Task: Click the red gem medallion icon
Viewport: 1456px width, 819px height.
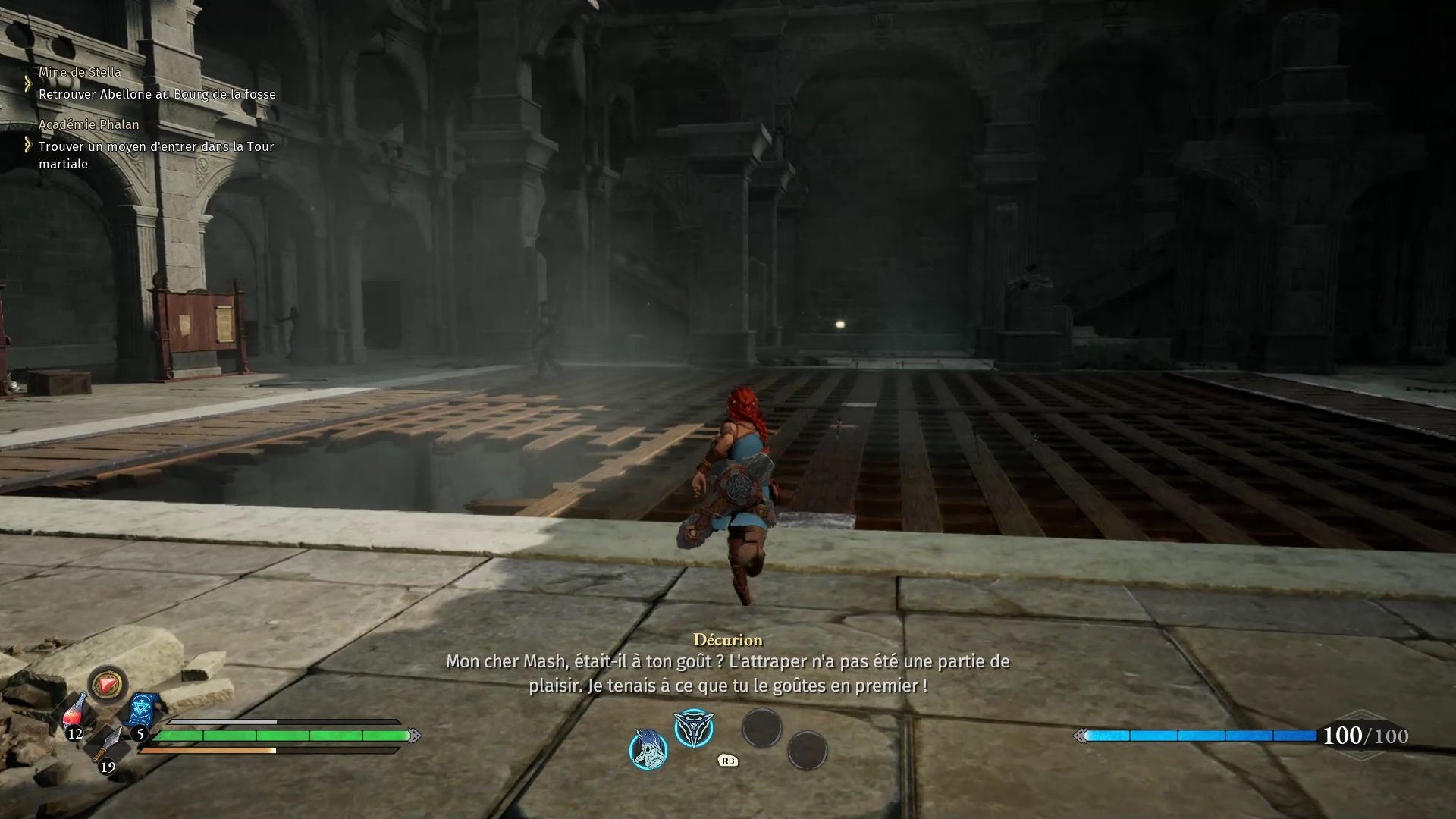Action: point(108,685)
